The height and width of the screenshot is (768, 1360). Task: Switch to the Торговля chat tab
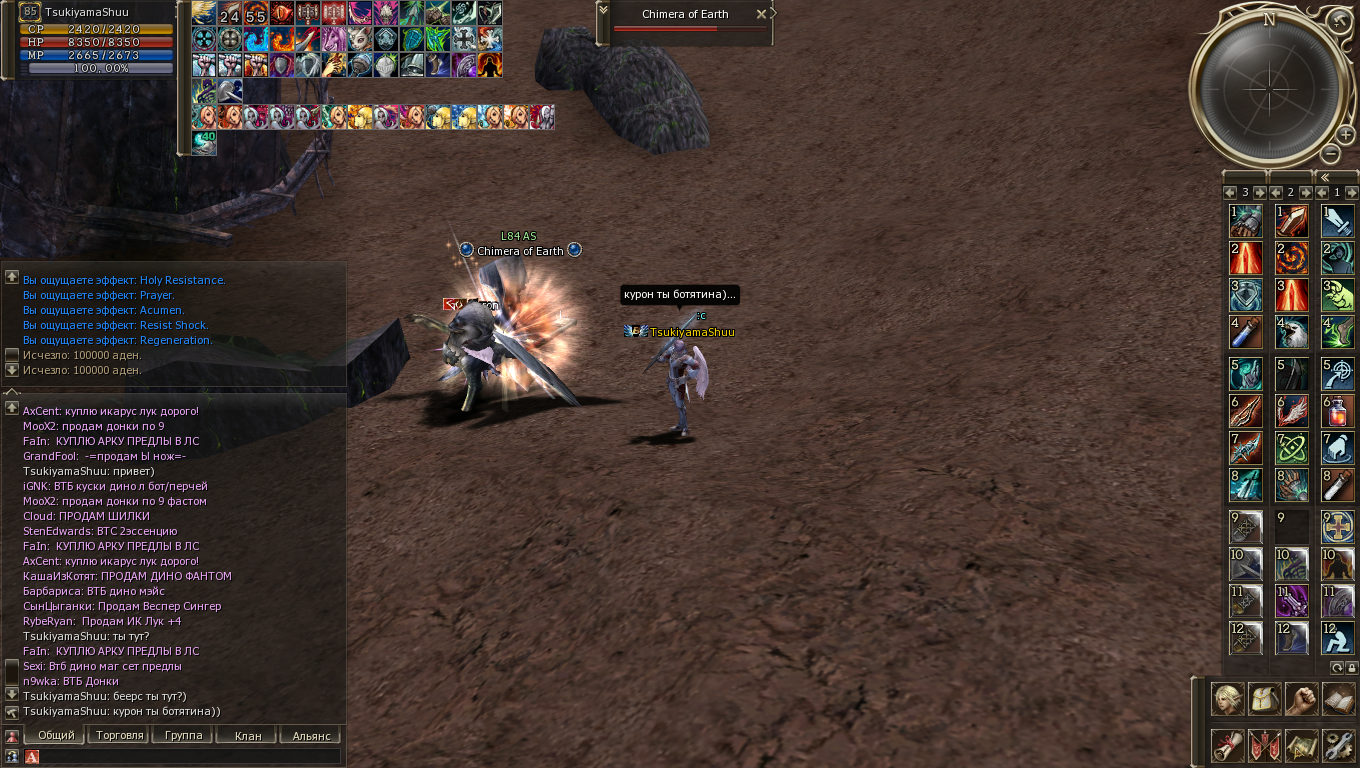click(x=118, y=735)
